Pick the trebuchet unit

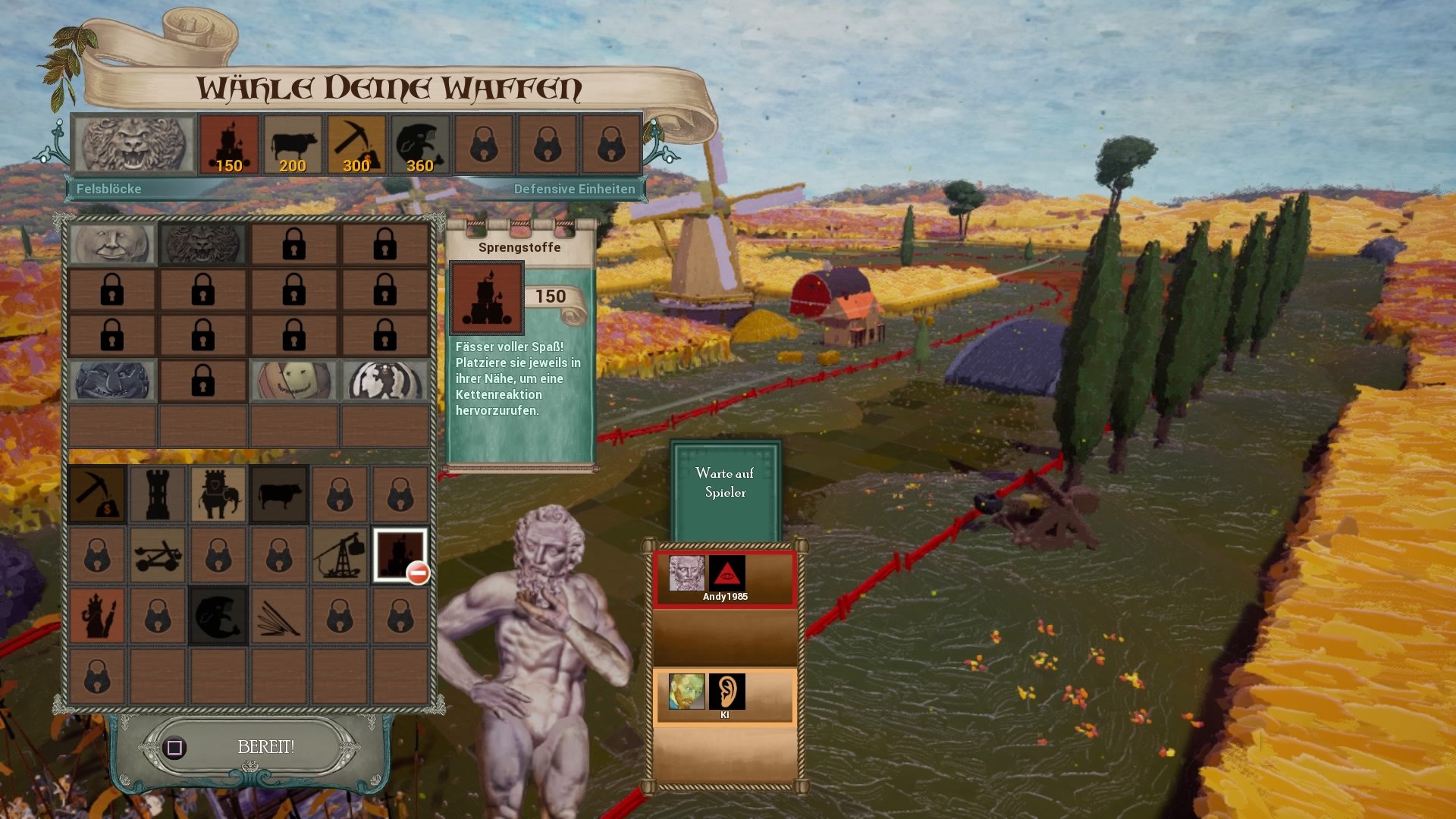[x=340, y=555]
